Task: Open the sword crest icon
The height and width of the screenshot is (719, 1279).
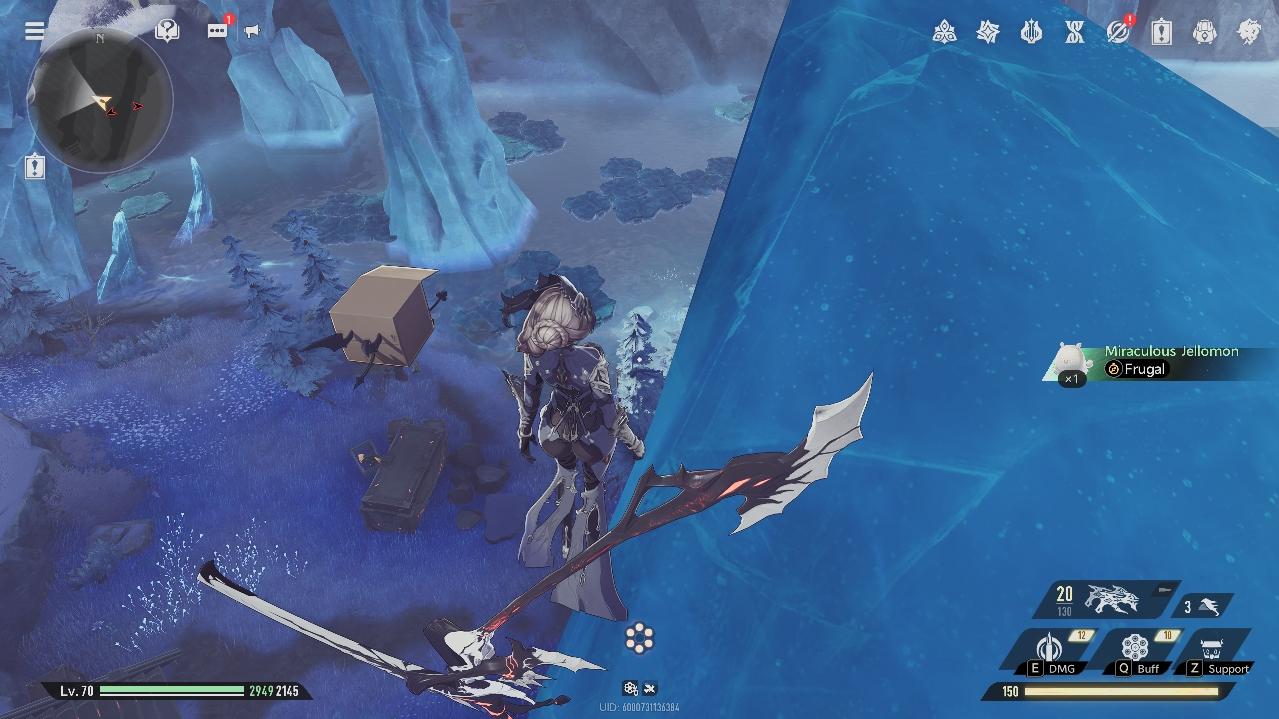Action: tap(1031, 33)
